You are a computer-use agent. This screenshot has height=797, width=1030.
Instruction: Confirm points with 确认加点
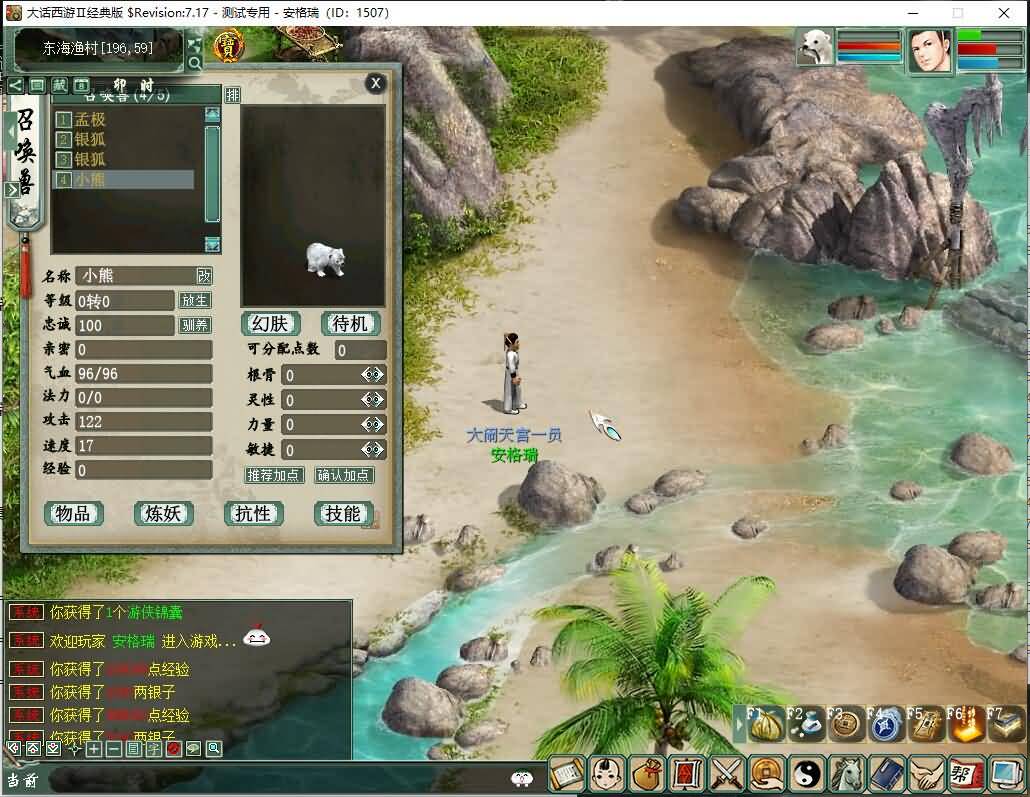344,476
